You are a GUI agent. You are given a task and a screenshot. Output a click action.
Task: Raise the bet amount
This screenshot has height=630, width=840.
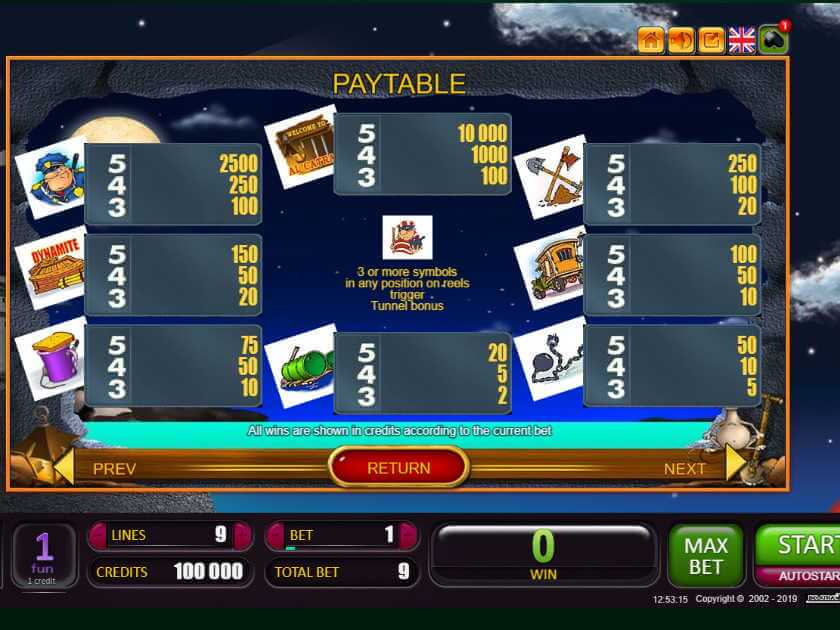click(x=408, y=536)
